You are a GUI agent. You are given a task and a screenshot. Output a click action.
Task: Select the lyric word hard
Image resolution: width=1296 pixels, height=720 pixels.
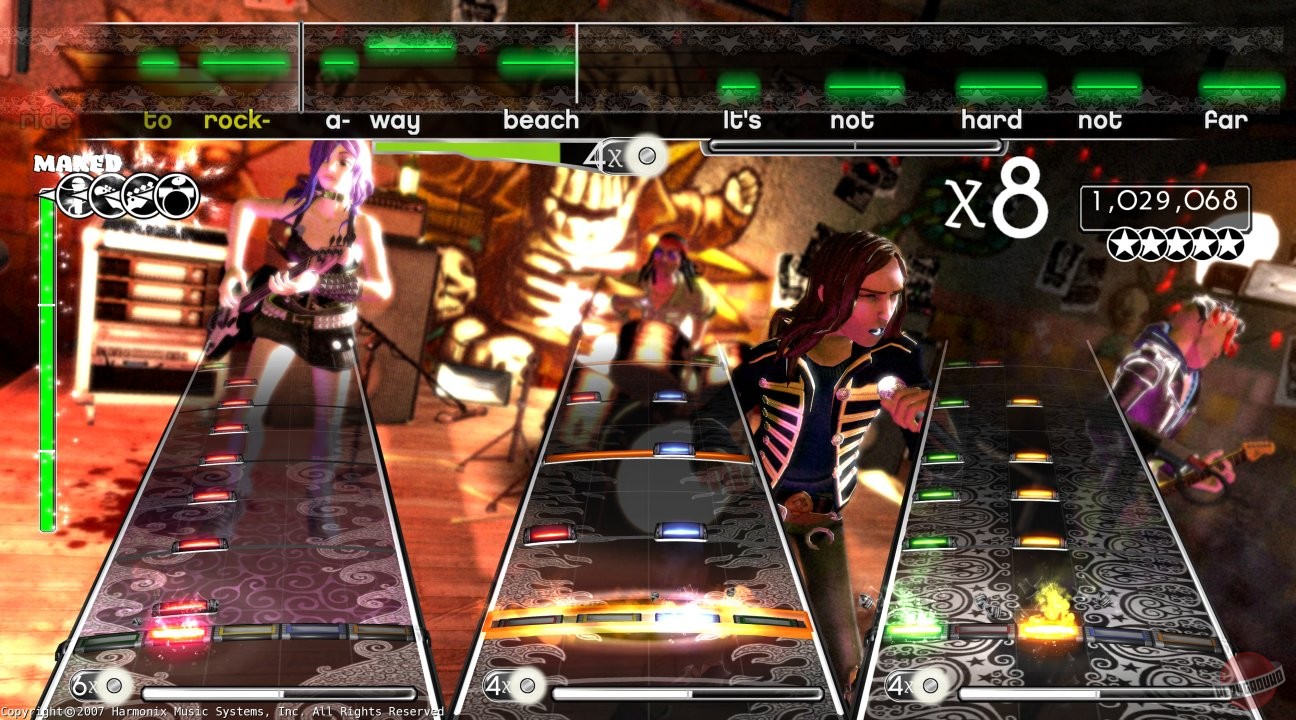tap(992, 120)
